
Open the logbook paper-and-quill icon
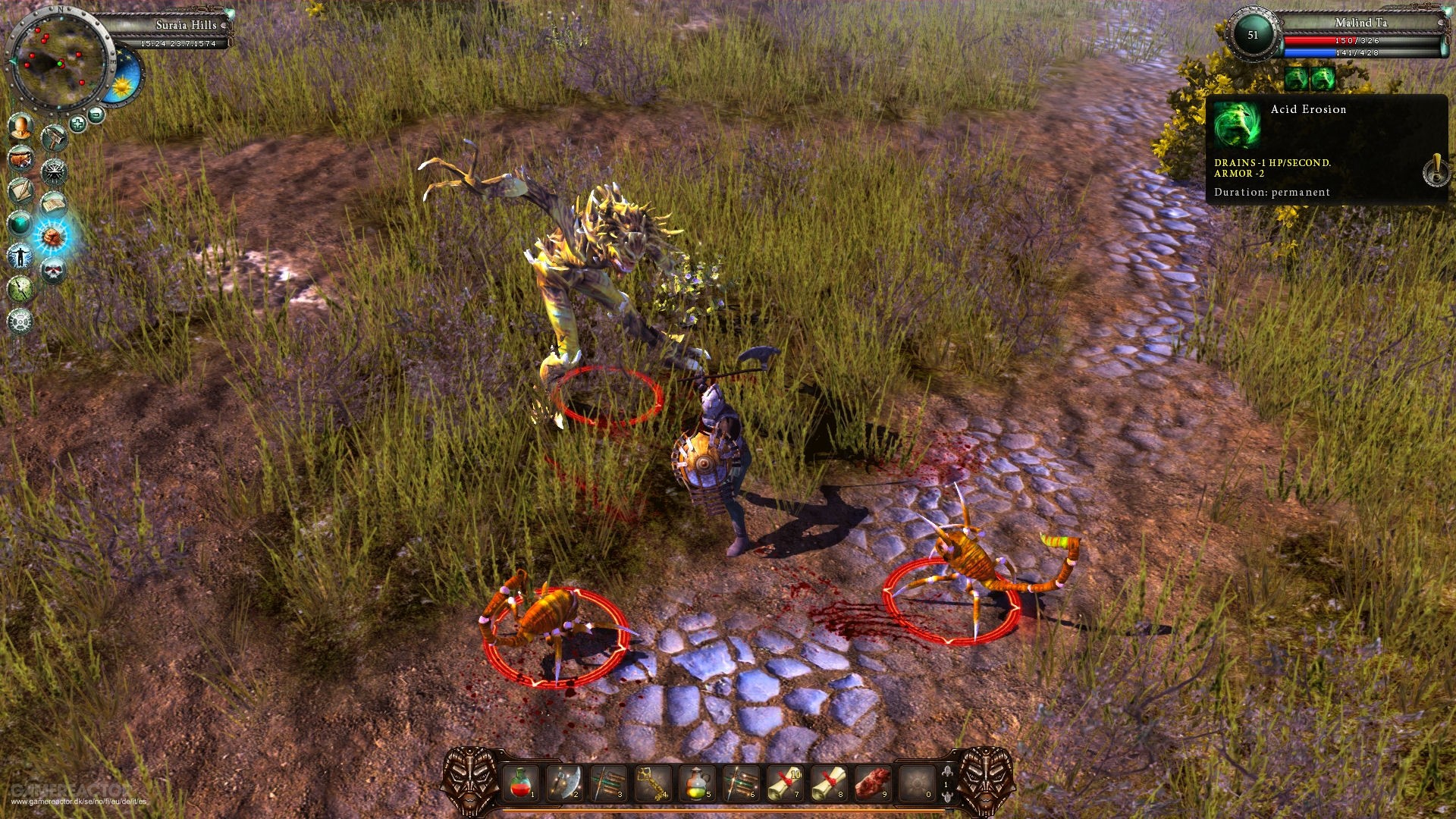coord(20,189)
